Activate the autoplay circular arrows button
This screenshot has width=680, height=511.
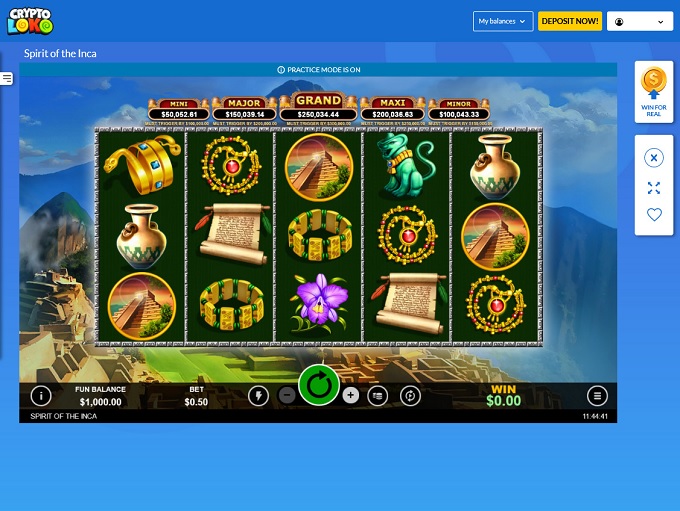pyautogui.click(x=409, y=395)
